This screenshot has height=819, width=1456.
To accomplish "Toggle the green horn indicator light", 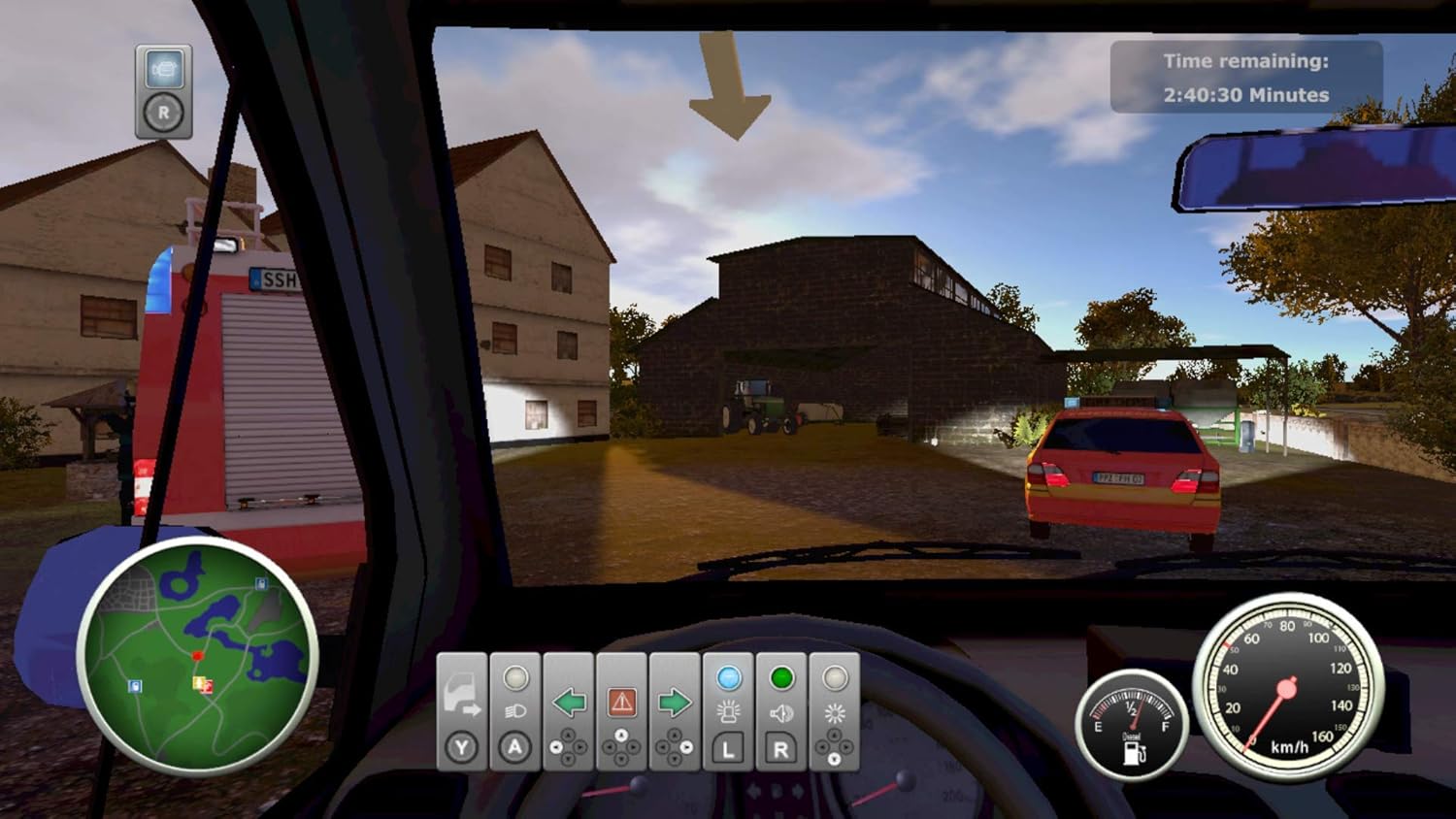I will pos(782,677).
